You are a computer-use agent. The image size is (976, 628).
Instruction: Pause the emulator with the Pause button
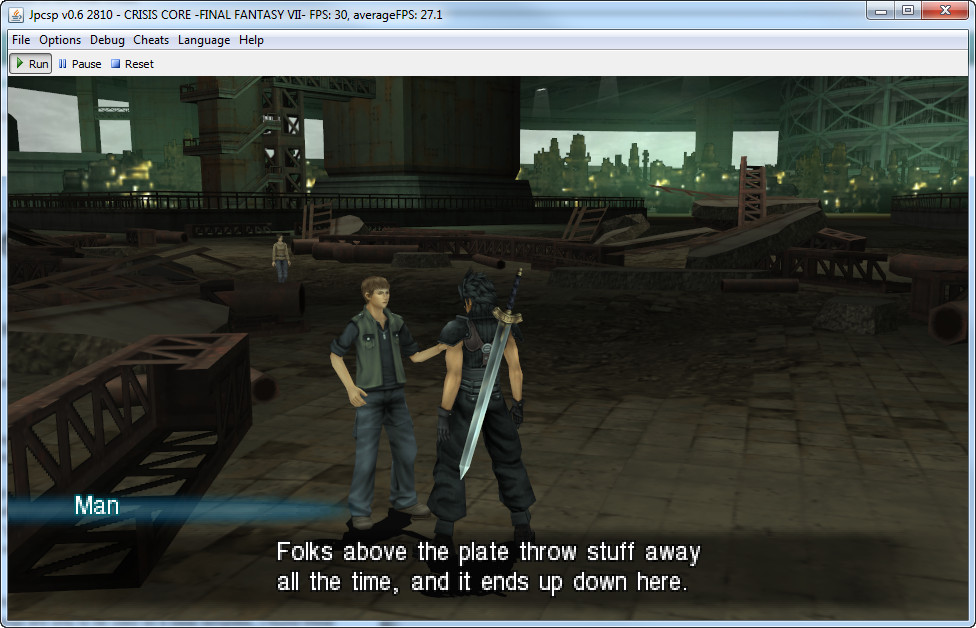(80, 64)
